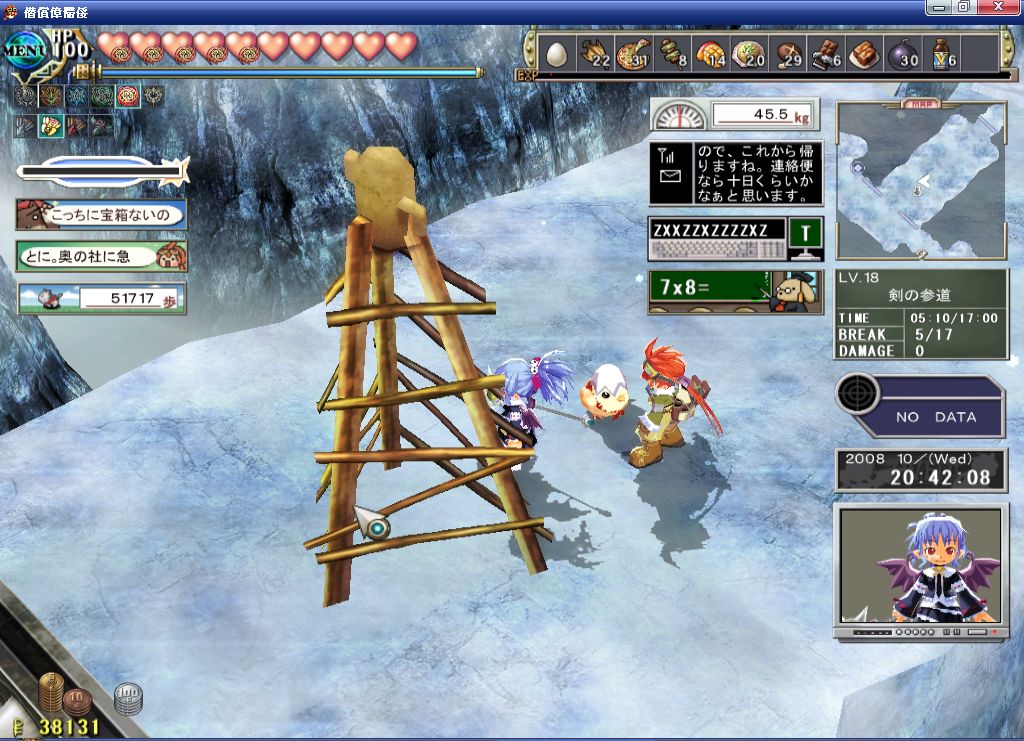The width and height of the screenshot is (1024, 741).
Task: Use the pizza item with 31 count
Action: tap(633, 54)
